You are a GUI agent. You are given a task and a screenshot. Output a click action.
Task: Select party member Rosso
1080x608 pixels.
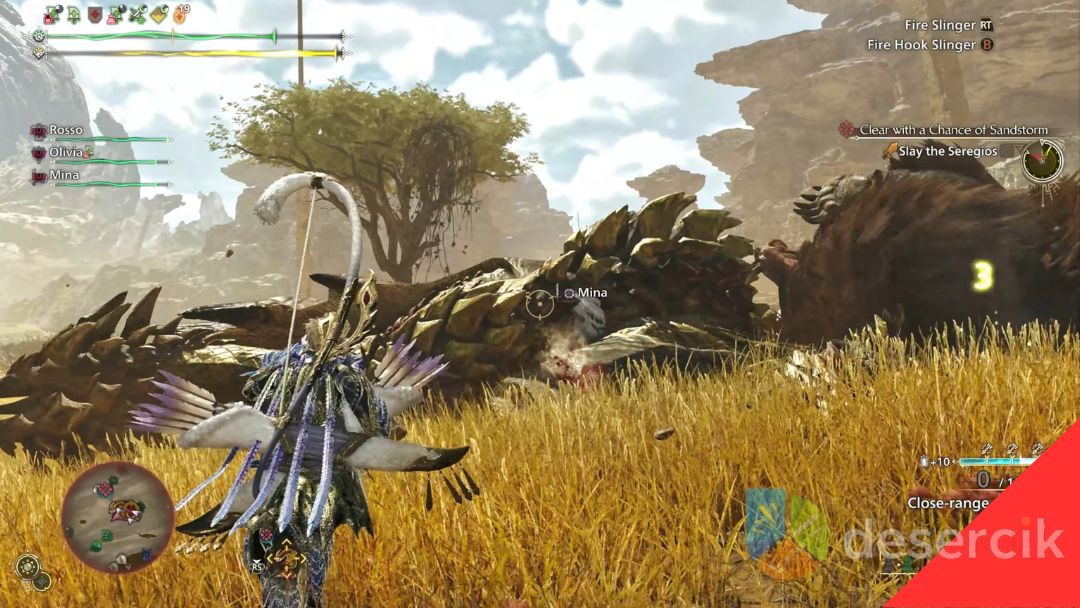click(x=66, y=130)
